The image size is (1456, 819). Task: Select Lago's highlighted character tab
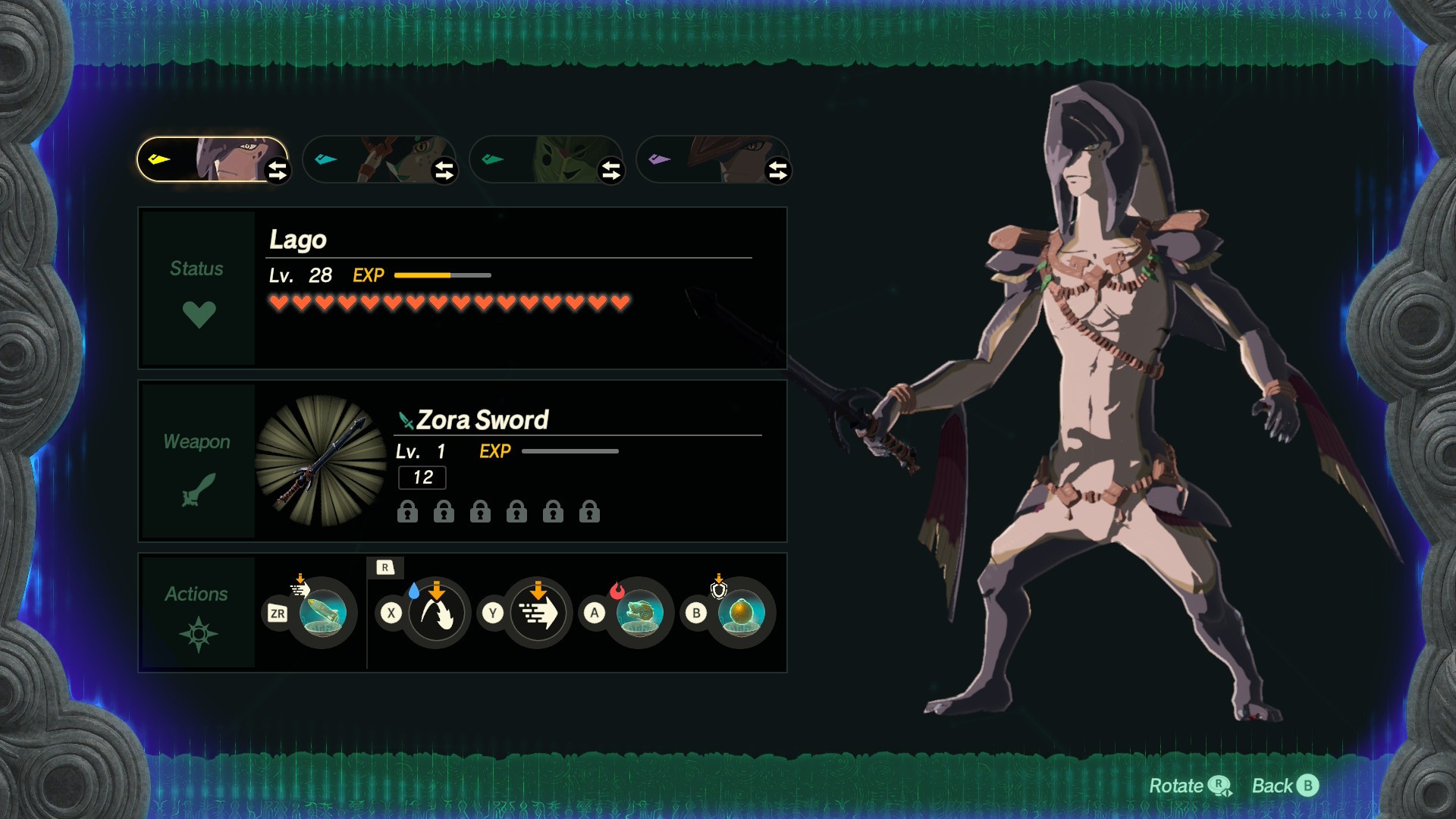pyautogui.click(x=205, y=159)
